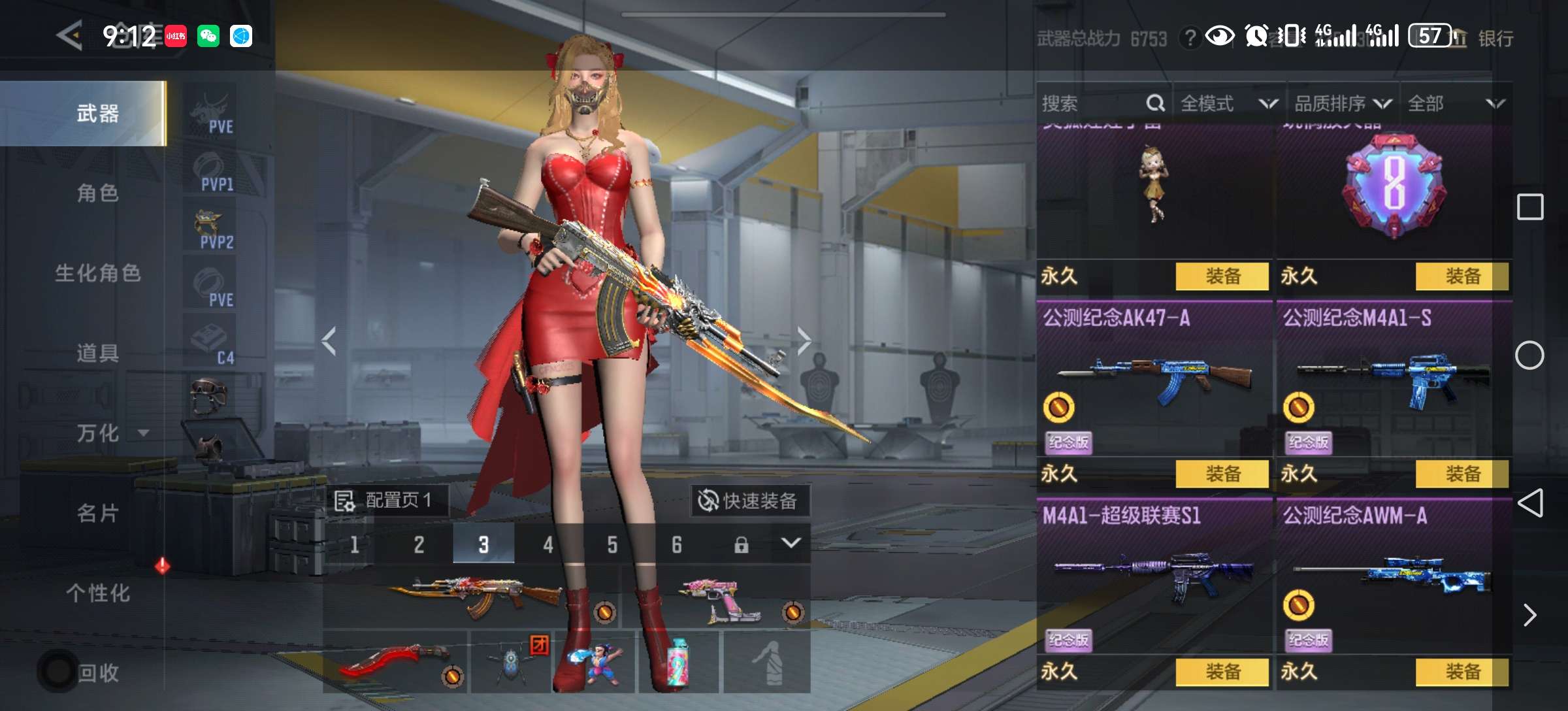Screen dimensions: 1568x711
Task: Go back with the top-left arrow
Action: [70, 35]
